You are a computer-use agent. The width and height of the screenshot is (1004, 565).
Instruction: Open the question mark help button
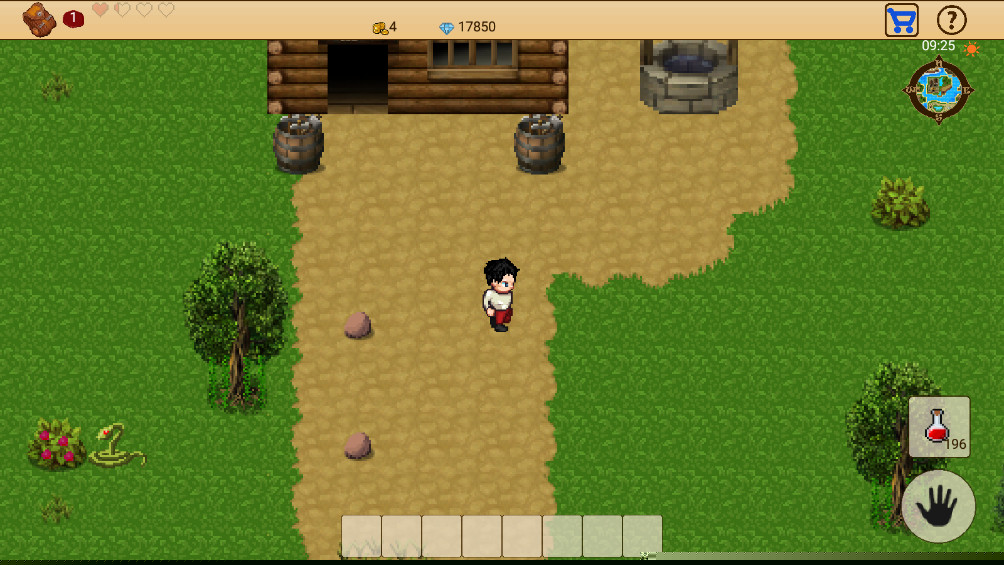coord(951,20)
